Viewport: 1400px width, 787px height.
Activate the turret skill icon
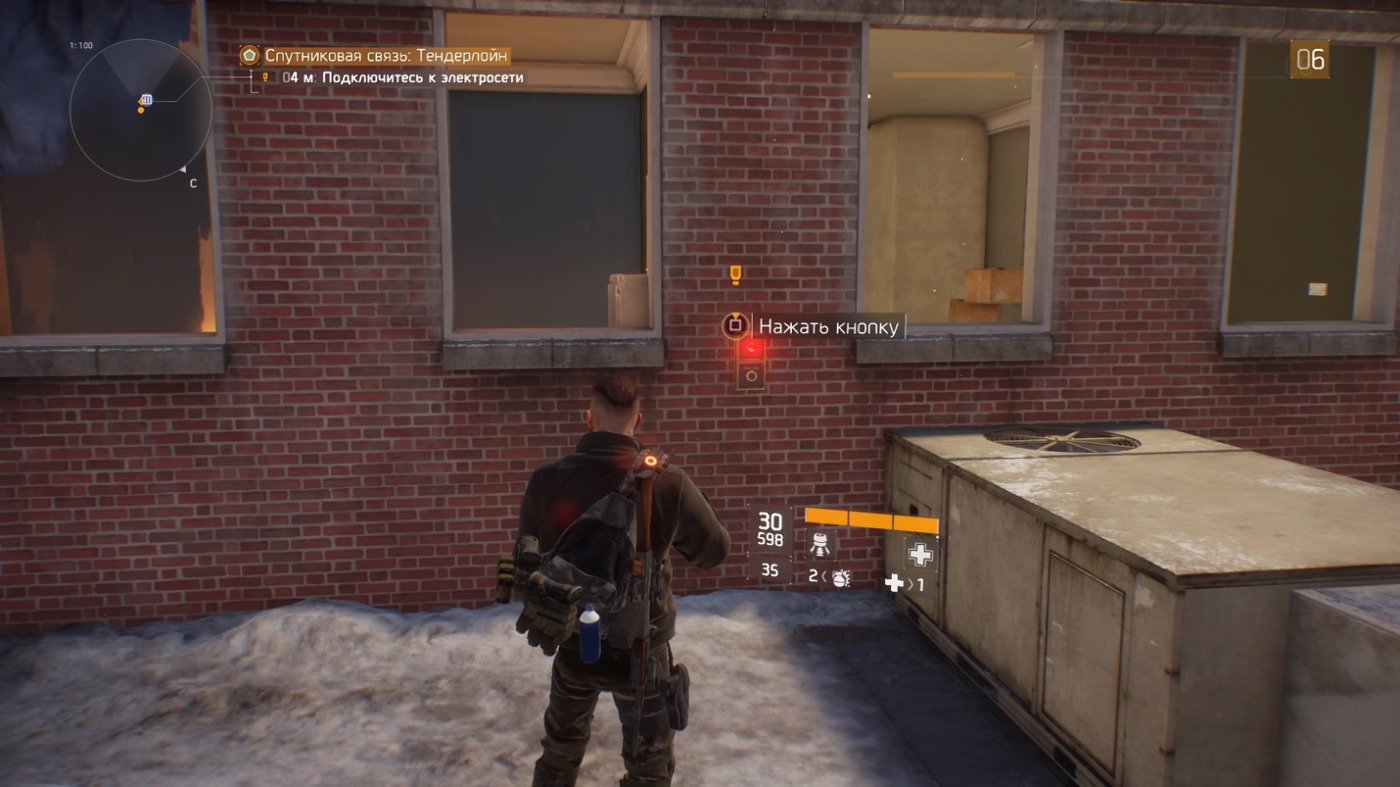point(821,544)
